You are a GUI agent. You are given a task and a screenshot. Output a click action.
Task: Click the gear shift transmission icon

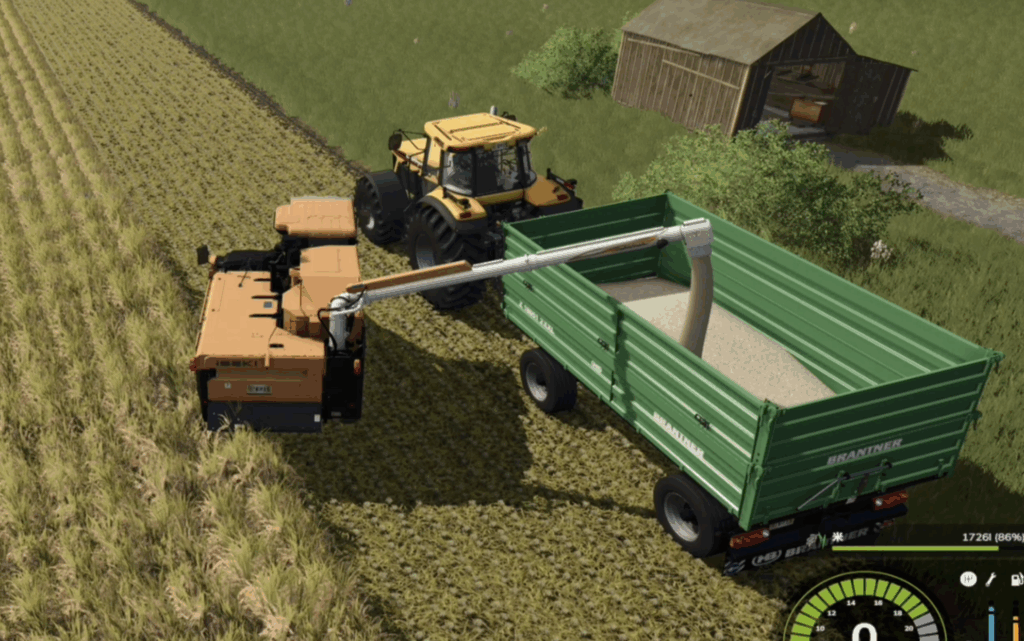(x=968, y=579)
